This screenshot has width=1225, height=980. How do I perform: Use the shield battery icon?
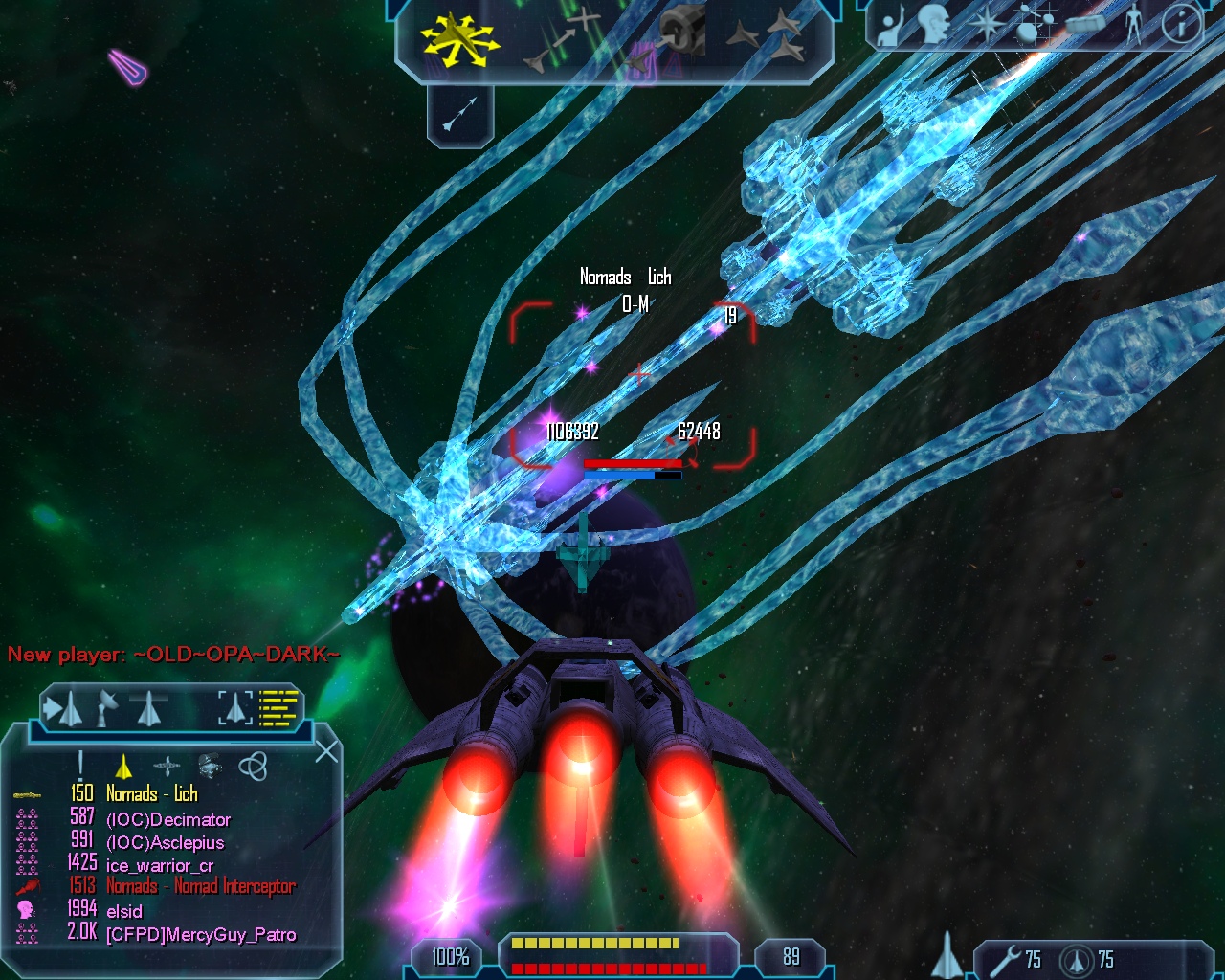click(x=1079, y=959)
